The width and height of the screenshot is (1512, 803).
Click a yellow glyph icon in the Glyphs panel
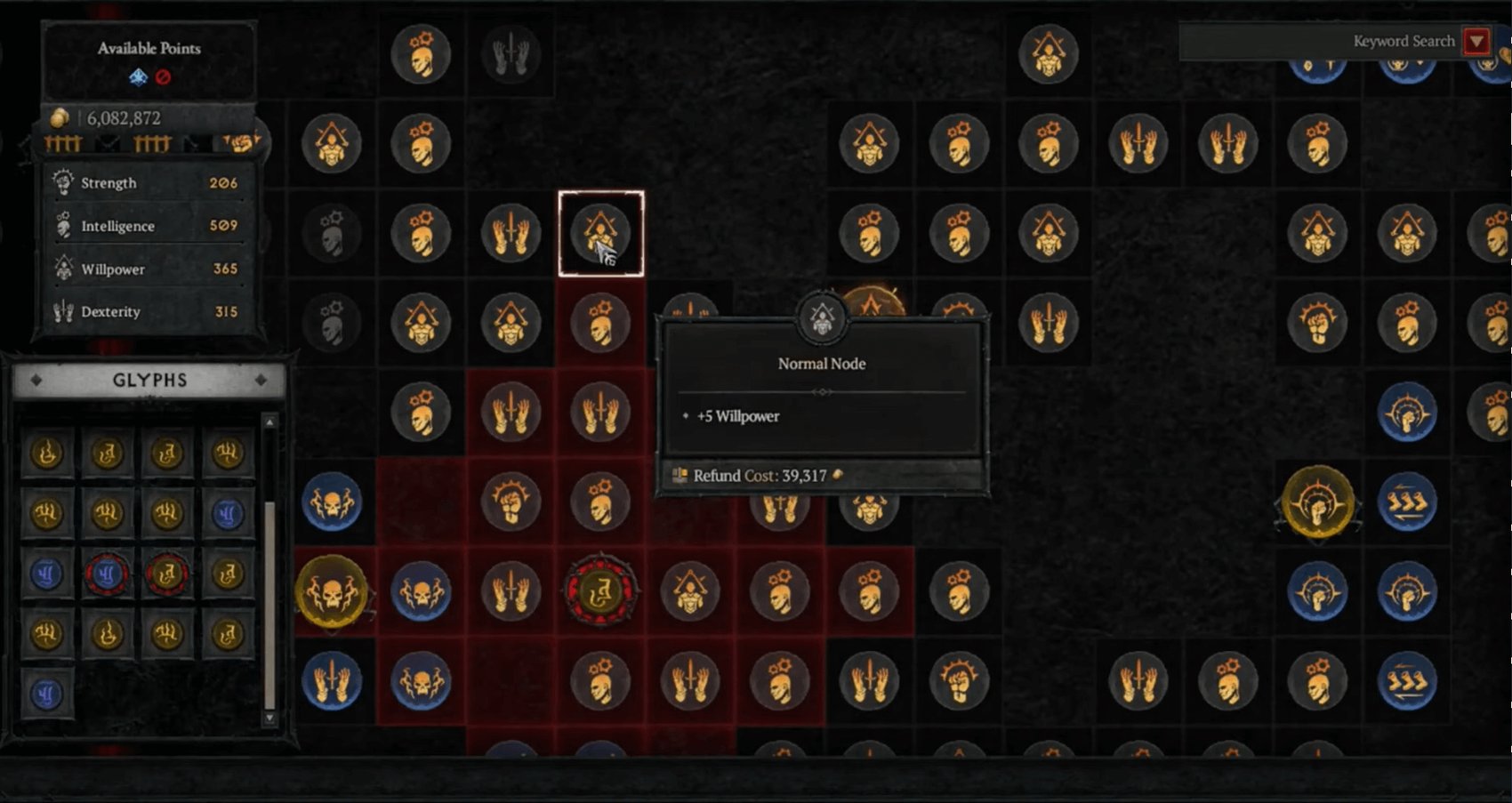point(48,454)
